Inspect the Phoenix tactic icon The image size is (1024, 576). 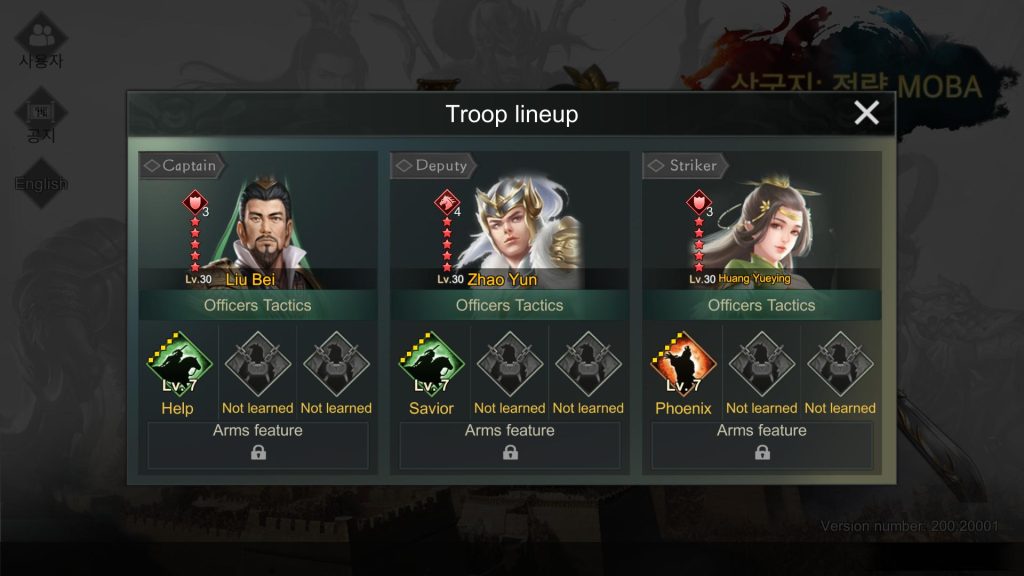683,366
